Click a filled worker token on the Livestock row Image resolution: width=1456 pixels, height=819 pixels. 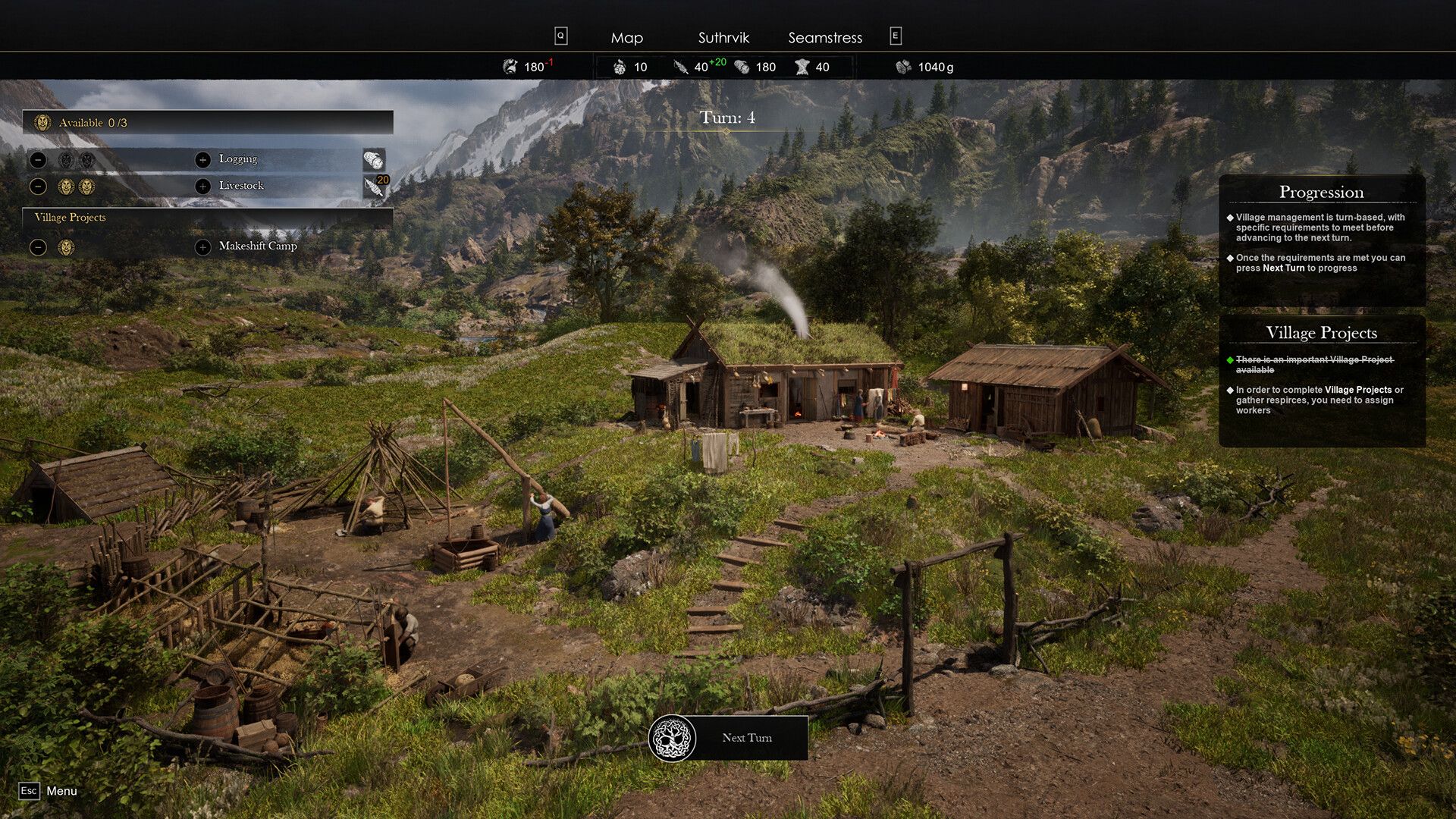[67, 184]
